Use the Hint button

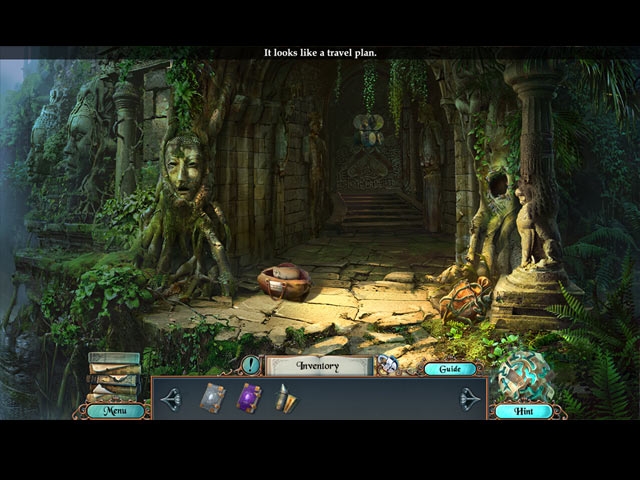click(523, 411)
